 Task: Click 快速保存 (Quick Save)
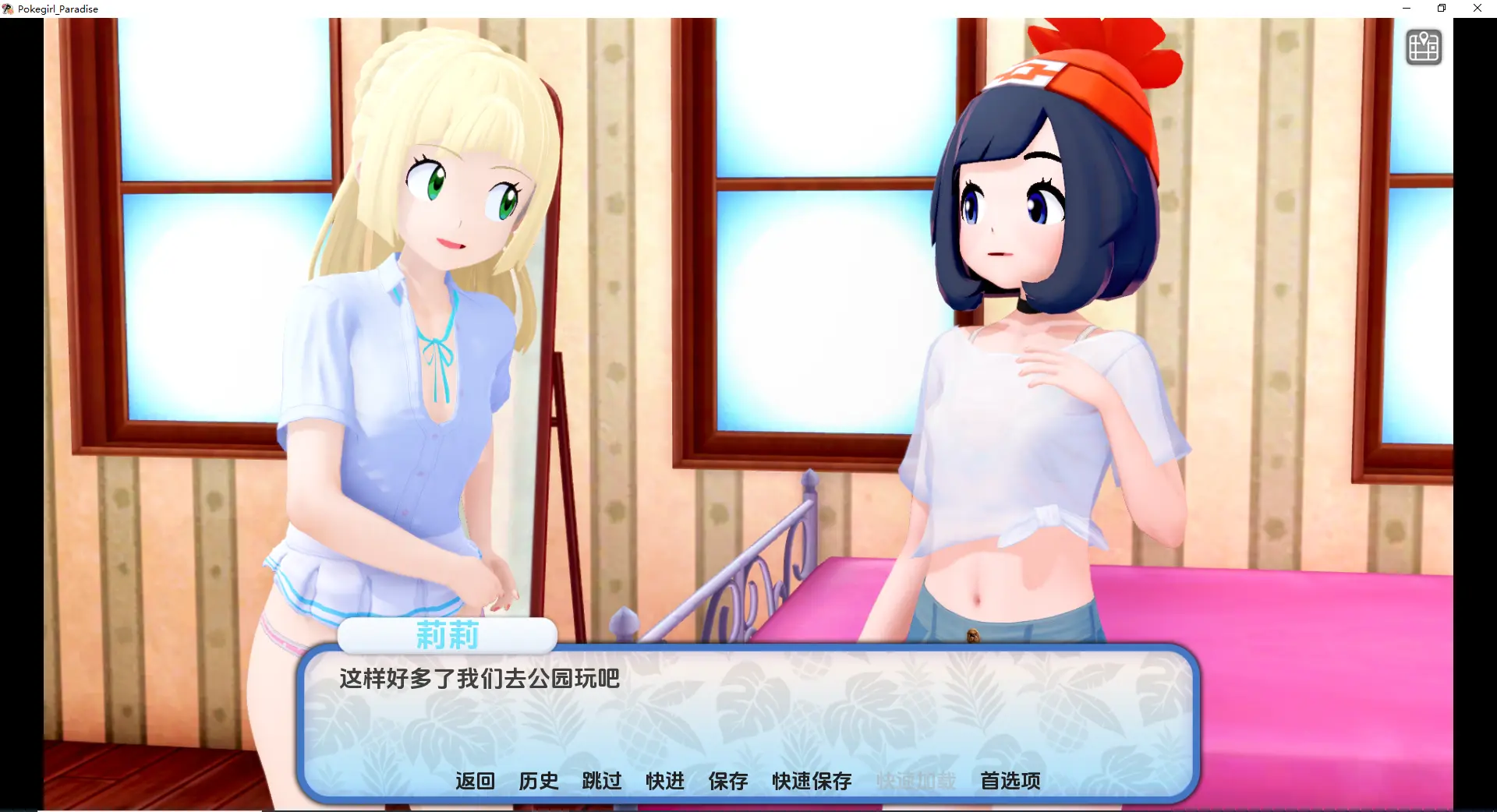pyautogui.click(x=812, y=781)
